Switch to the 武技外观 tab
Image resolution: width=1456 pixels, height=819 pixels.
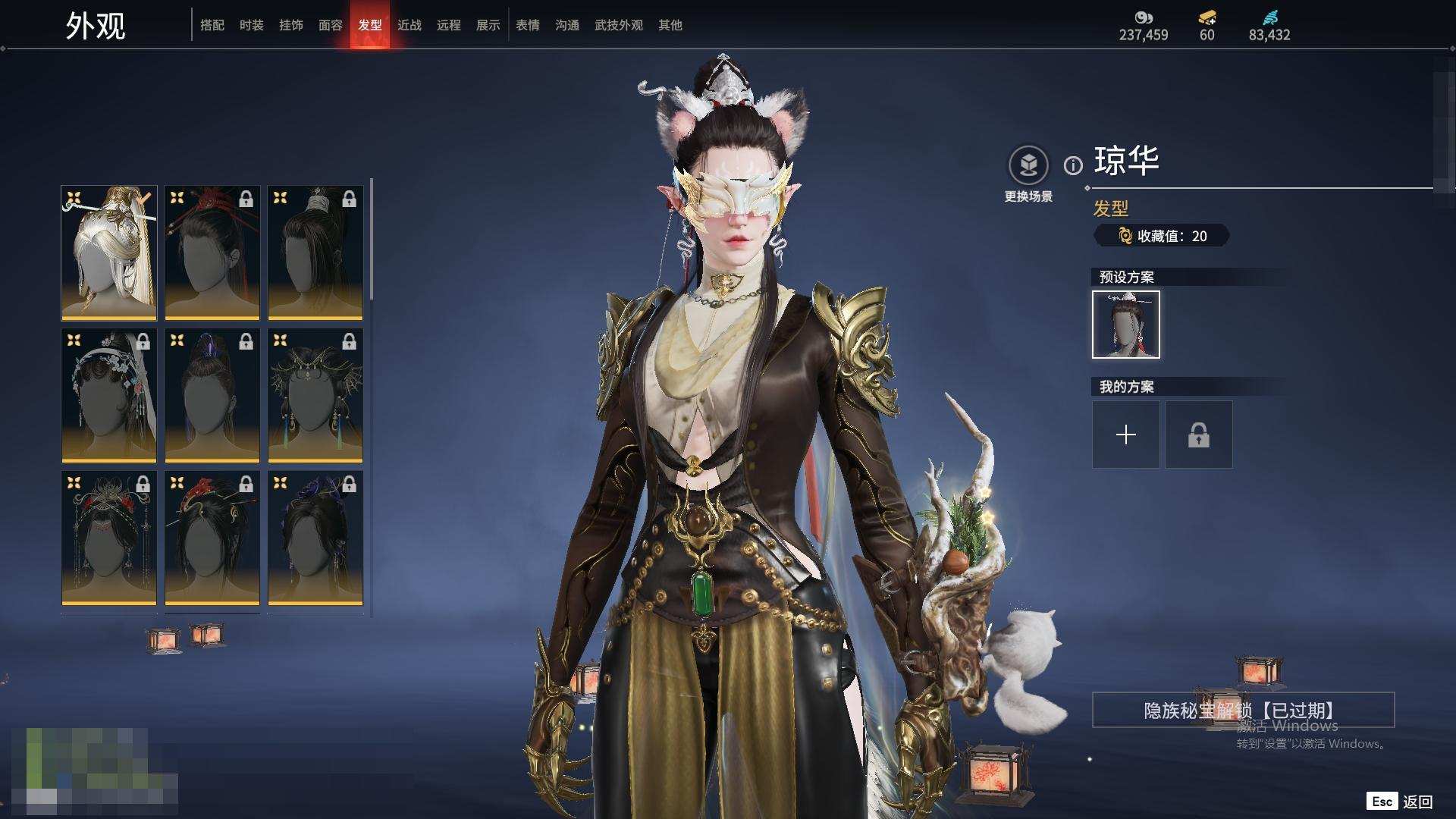(x=619, y=25)
